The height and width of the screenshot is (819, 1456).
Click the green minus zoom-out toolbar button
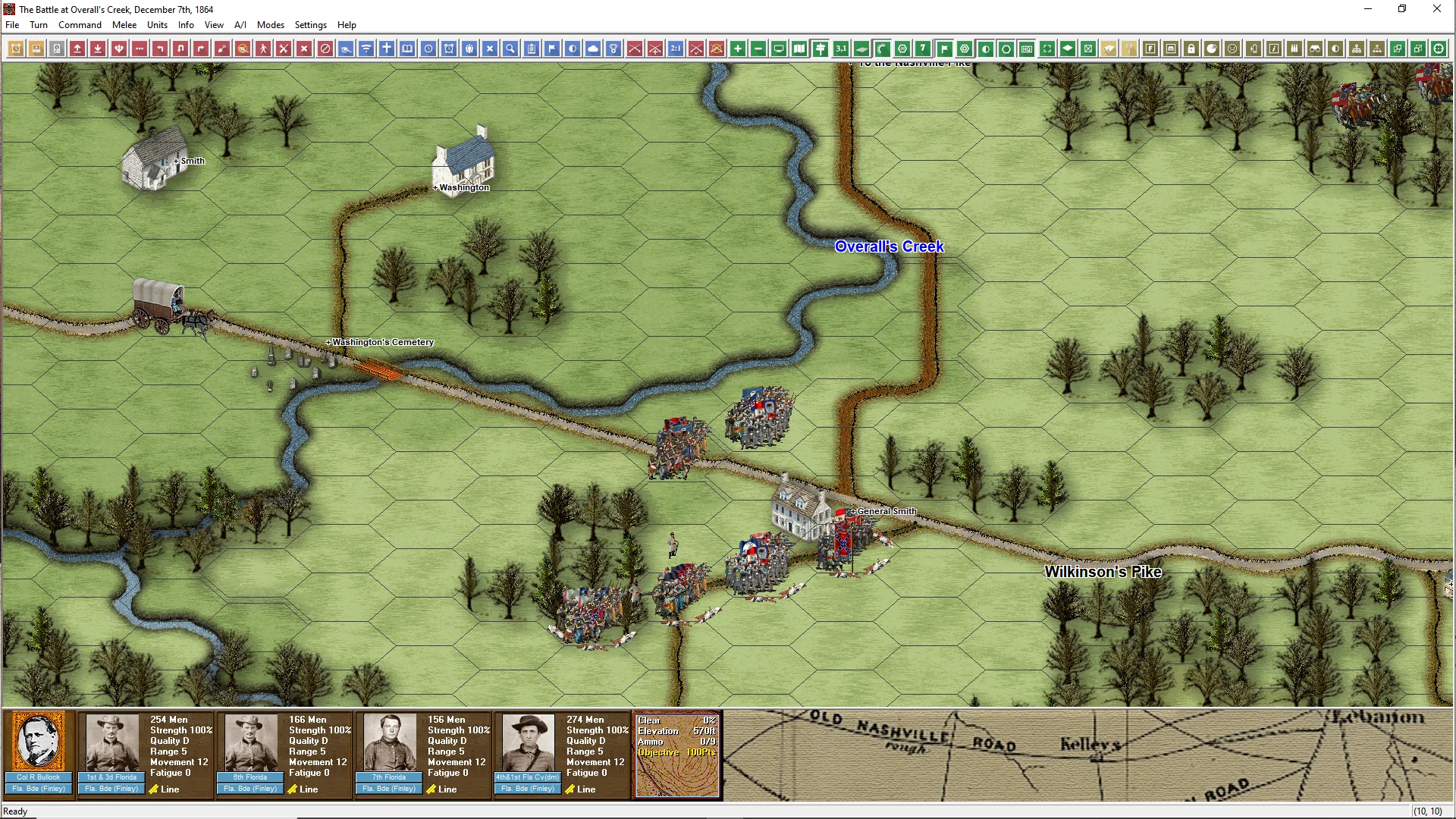758,49
